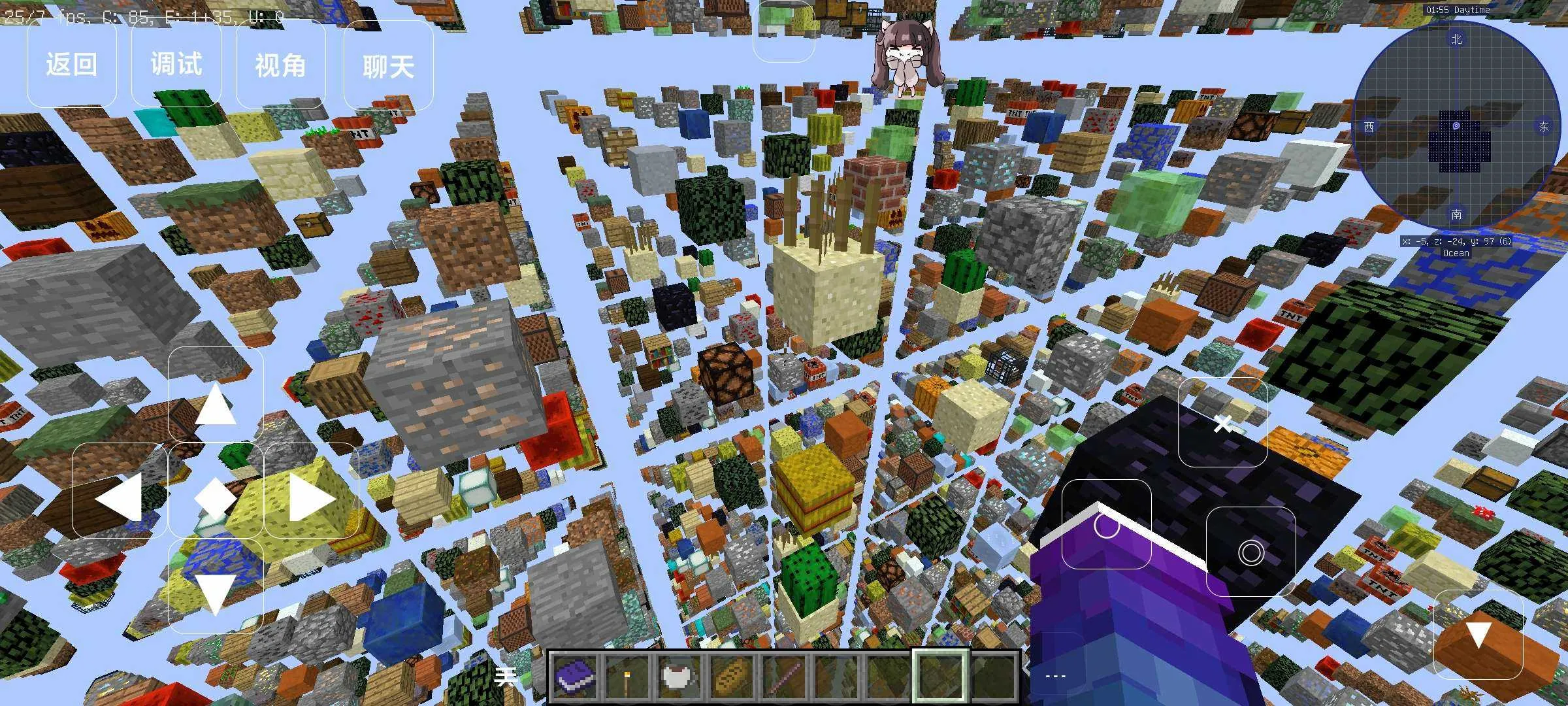Tap the single-circle action button

click(1106, 524)
